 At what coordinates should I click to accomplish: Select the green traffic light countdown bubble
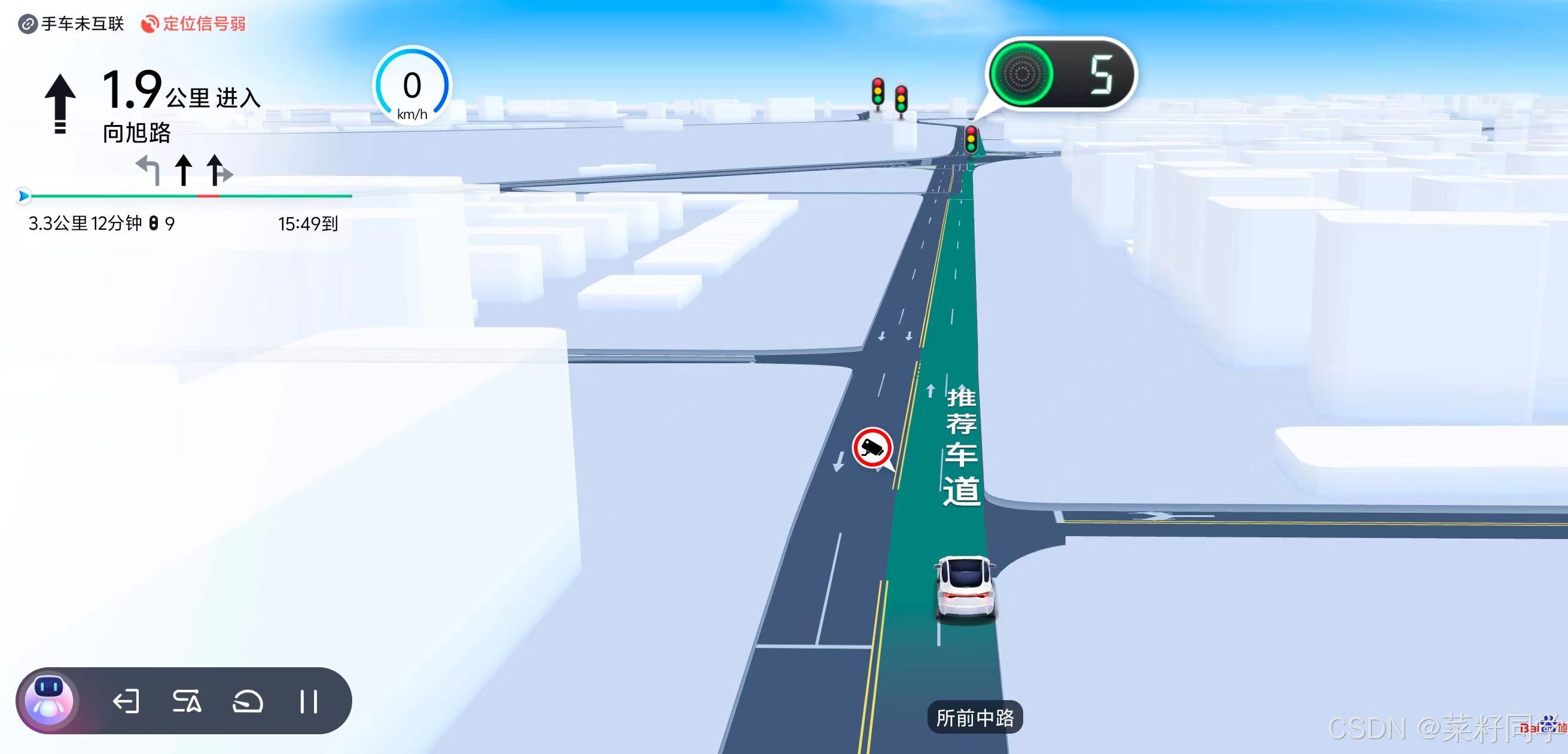[1060, 74]
